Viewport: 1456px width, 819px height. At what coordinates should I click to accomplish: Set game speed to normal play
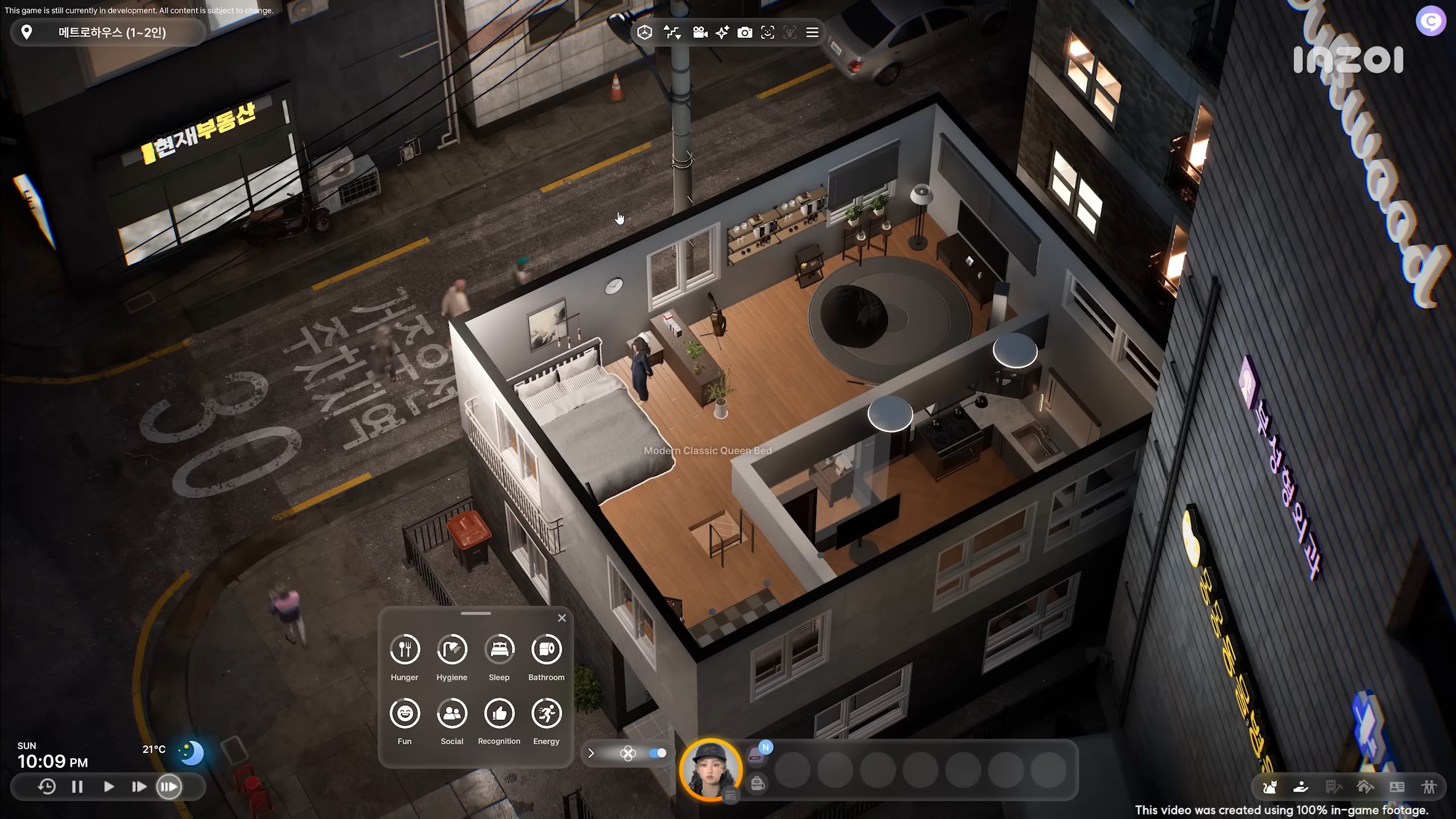[x=109, y=787]
